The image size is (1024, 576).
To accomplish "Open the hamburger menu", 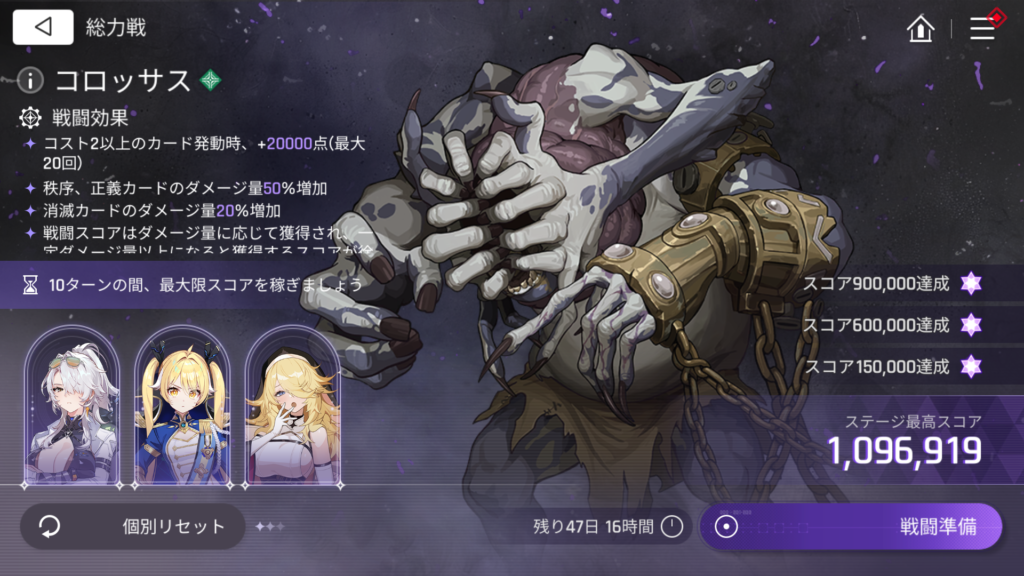I will [x=983, y=28].
